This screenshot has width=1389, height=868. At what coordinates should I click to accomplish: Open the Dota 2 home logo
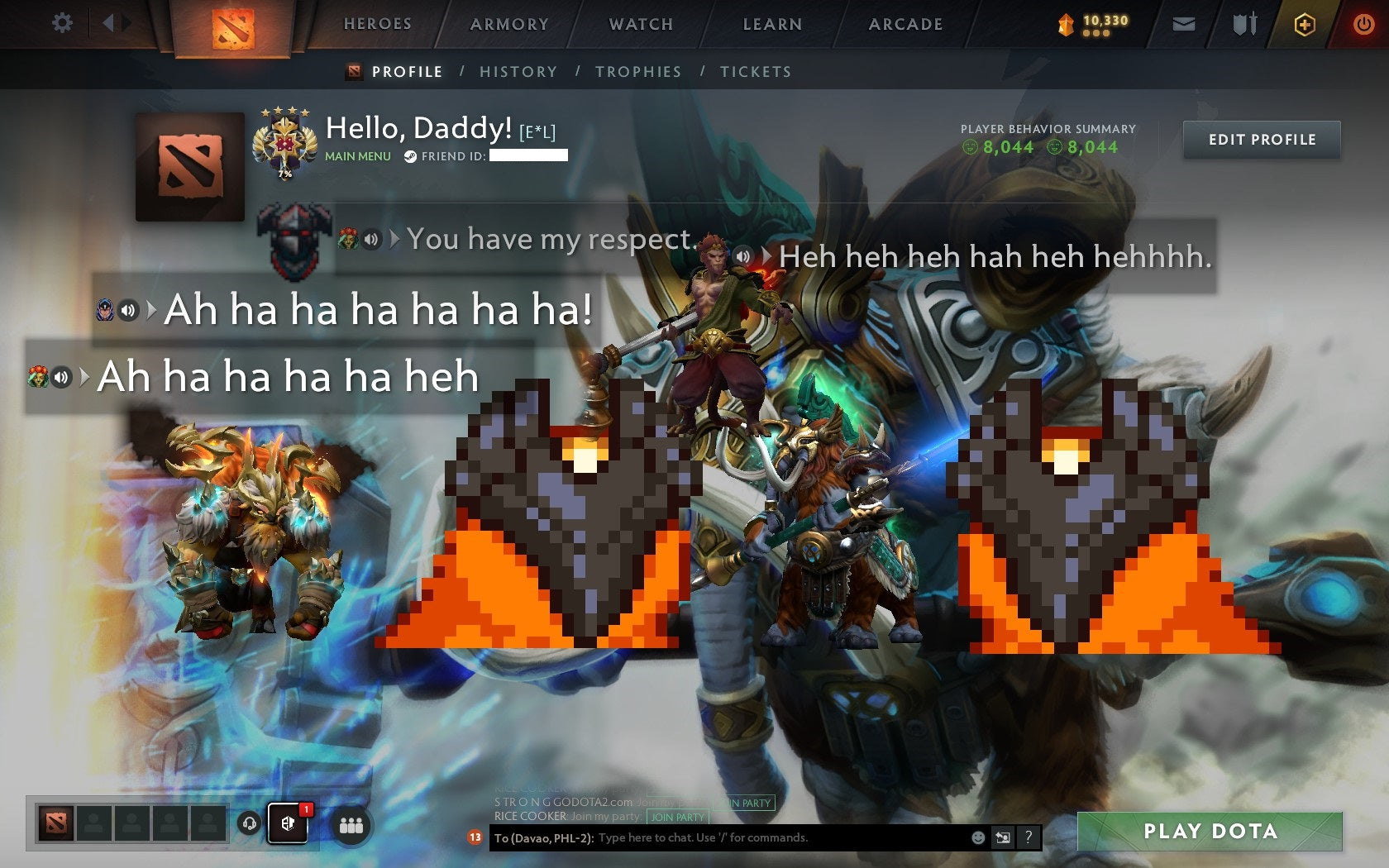(x=235, y=25)
